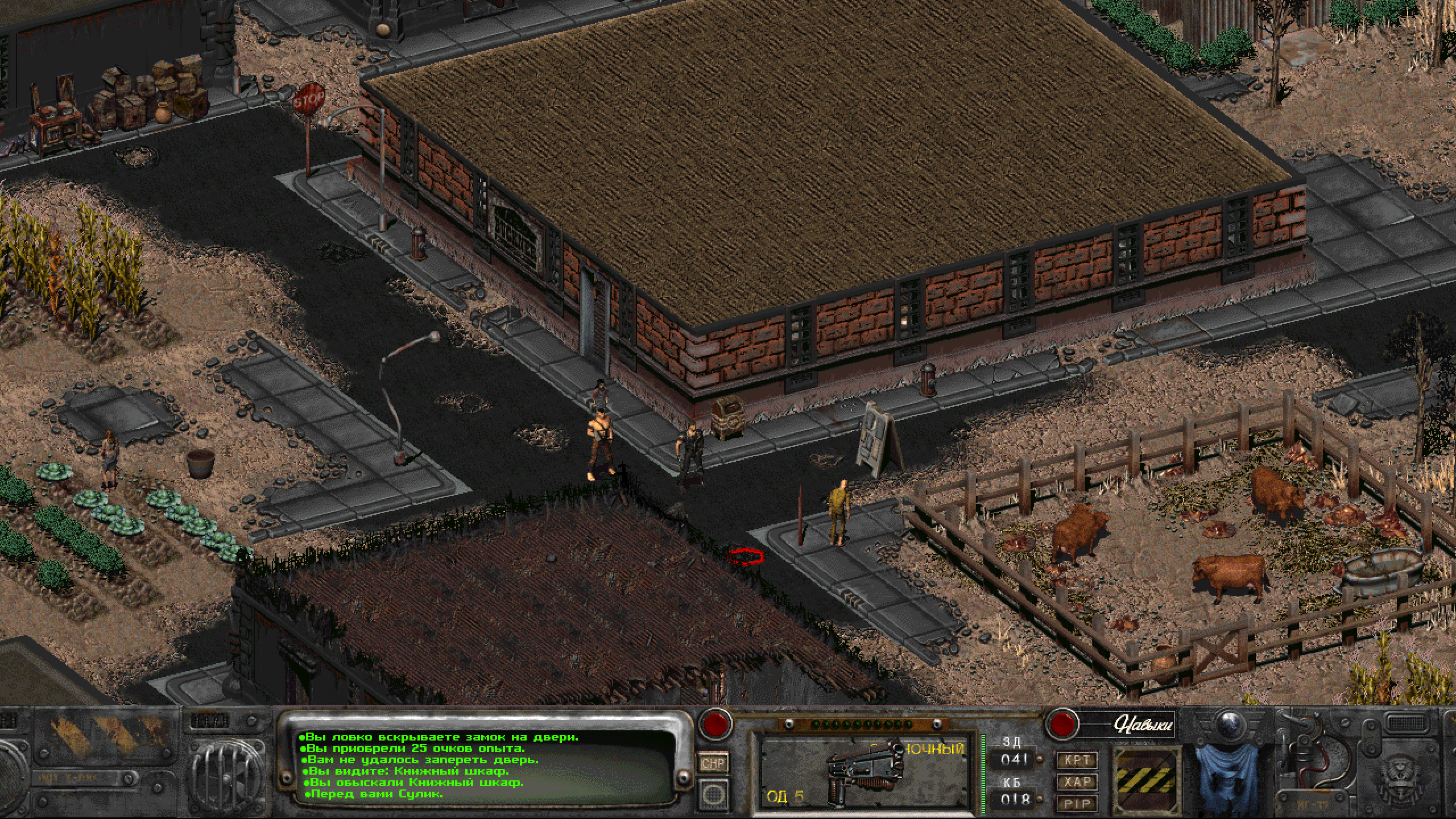Open the options menu via the round grille button

point(713,792)
